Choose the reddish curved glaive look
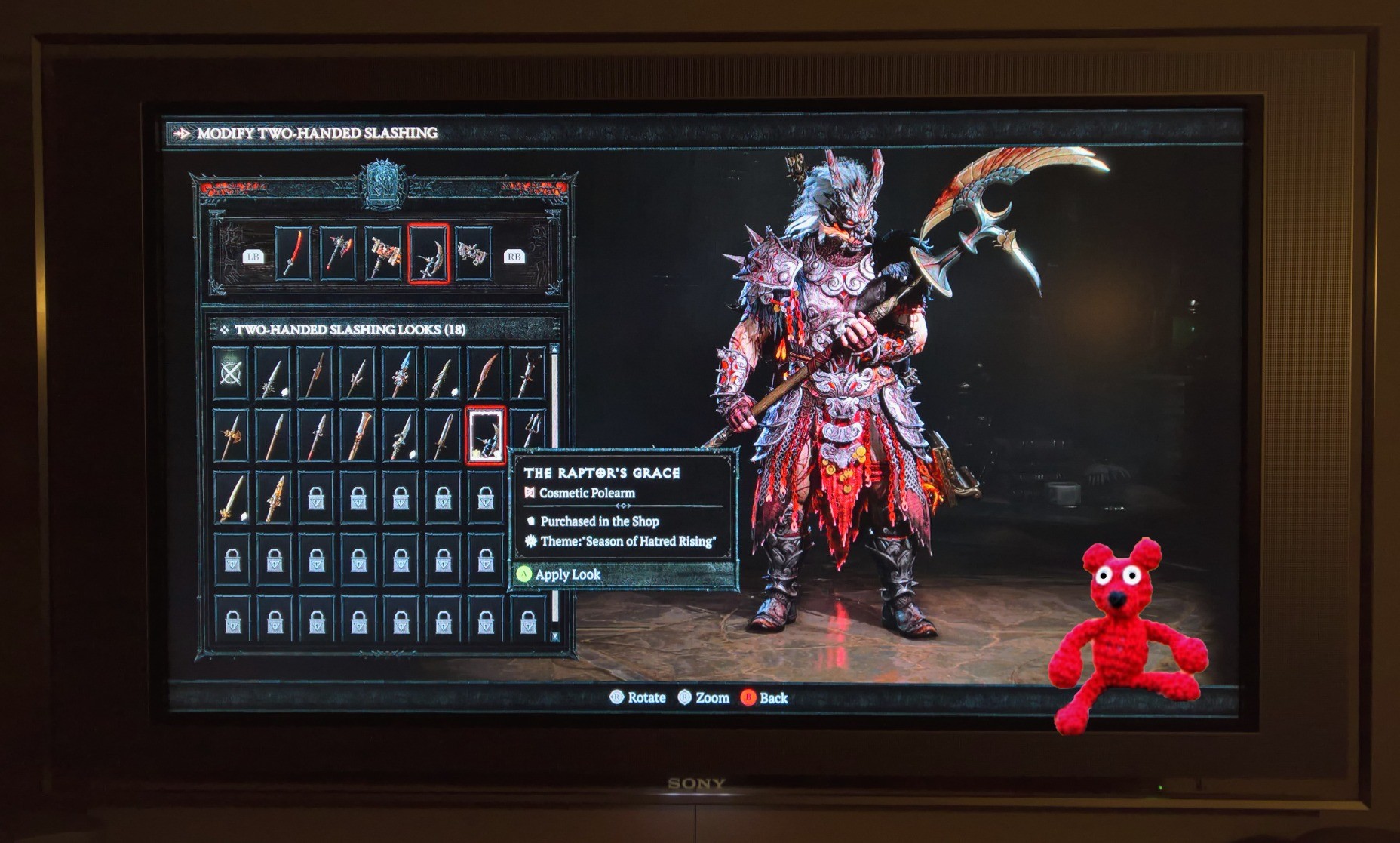Image resolution: width=1400 pixels, height=843 pixels. (485, 373)
